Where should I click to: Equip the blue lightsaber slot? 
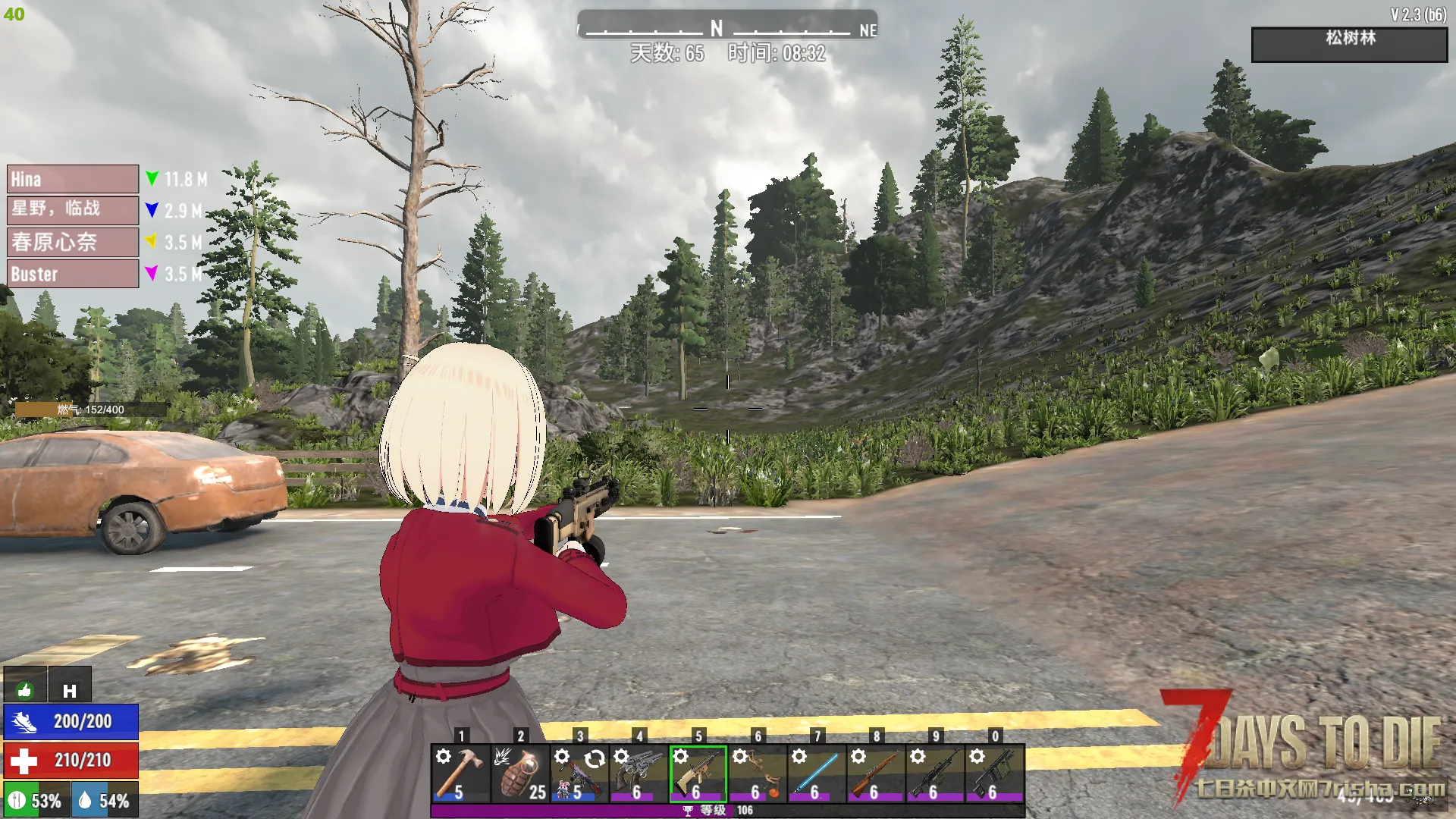pos(816,773)
